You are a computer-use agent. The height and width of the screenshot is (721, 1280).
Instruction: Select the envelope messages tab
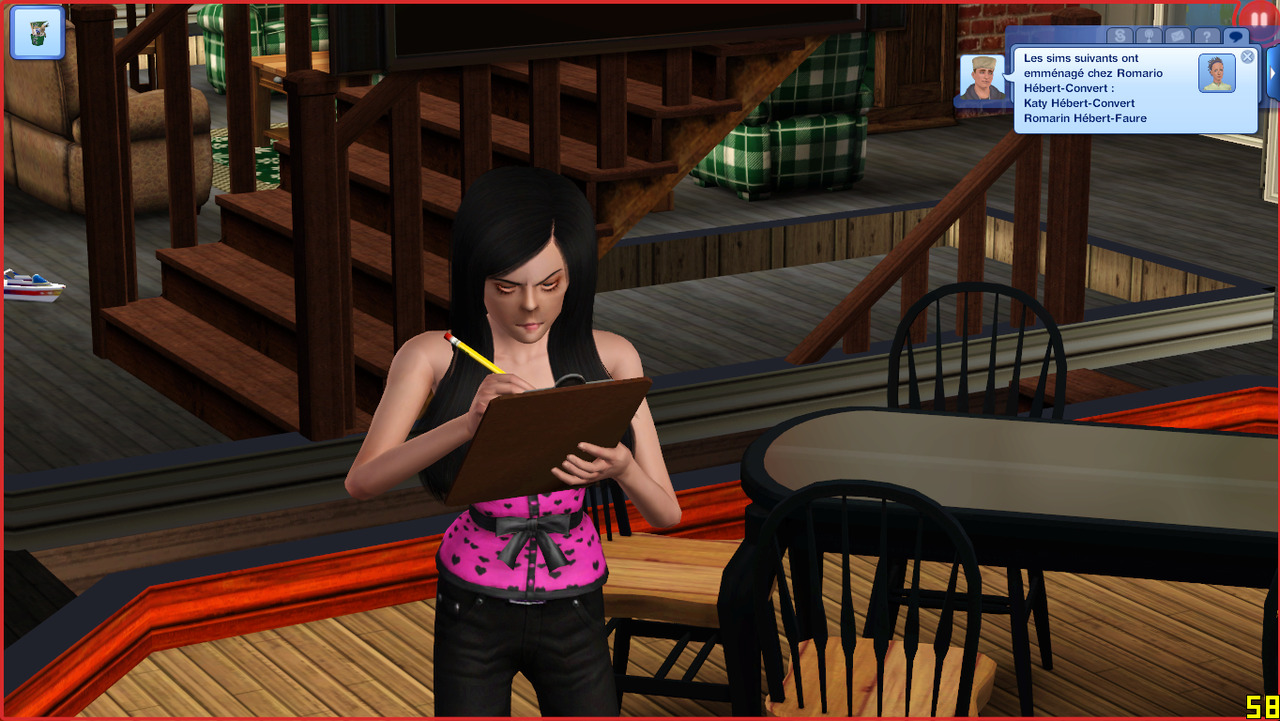coord(1177,37)
